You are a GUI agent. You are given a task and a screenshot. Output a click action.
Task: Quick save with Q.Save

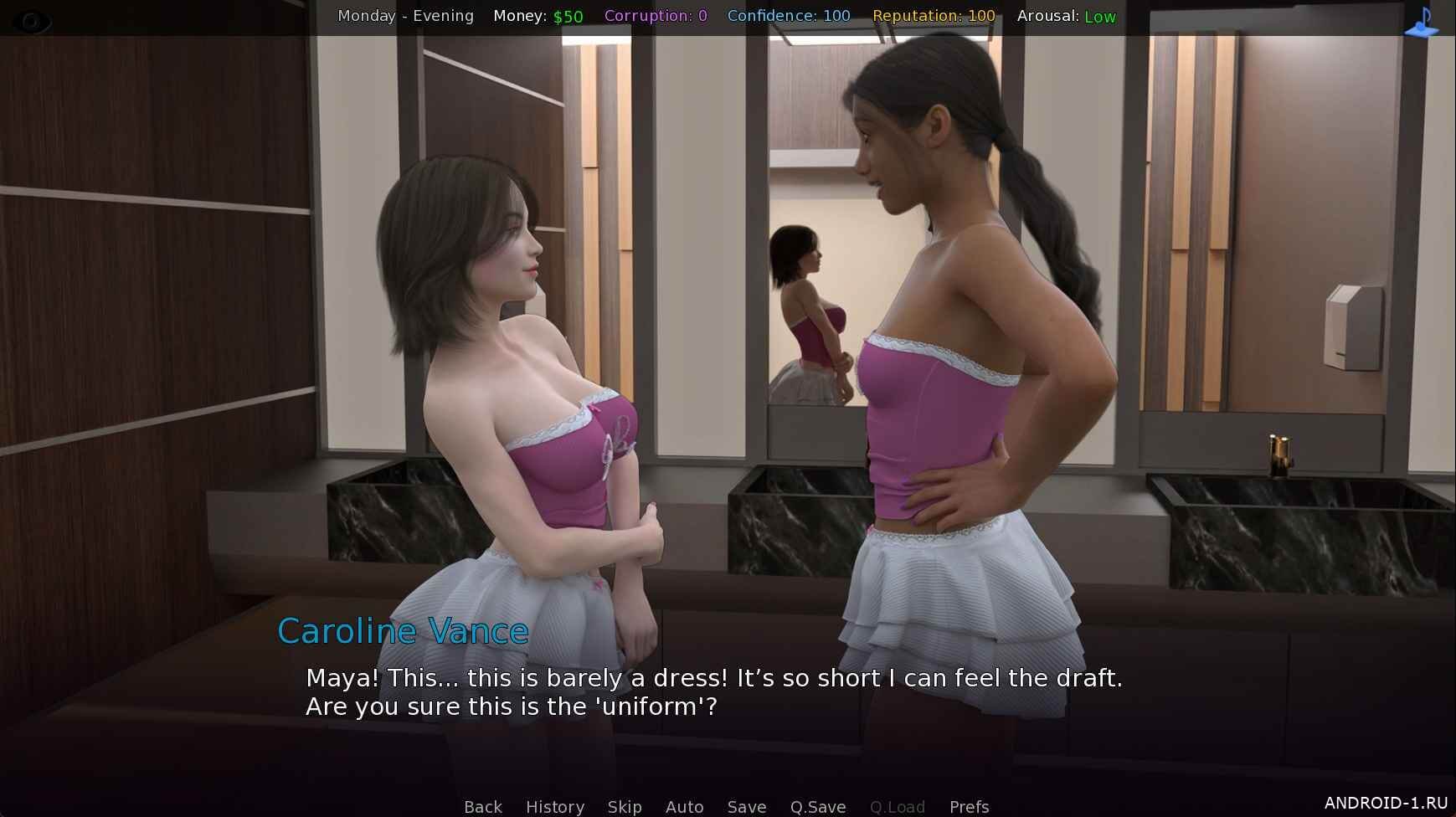817,806
